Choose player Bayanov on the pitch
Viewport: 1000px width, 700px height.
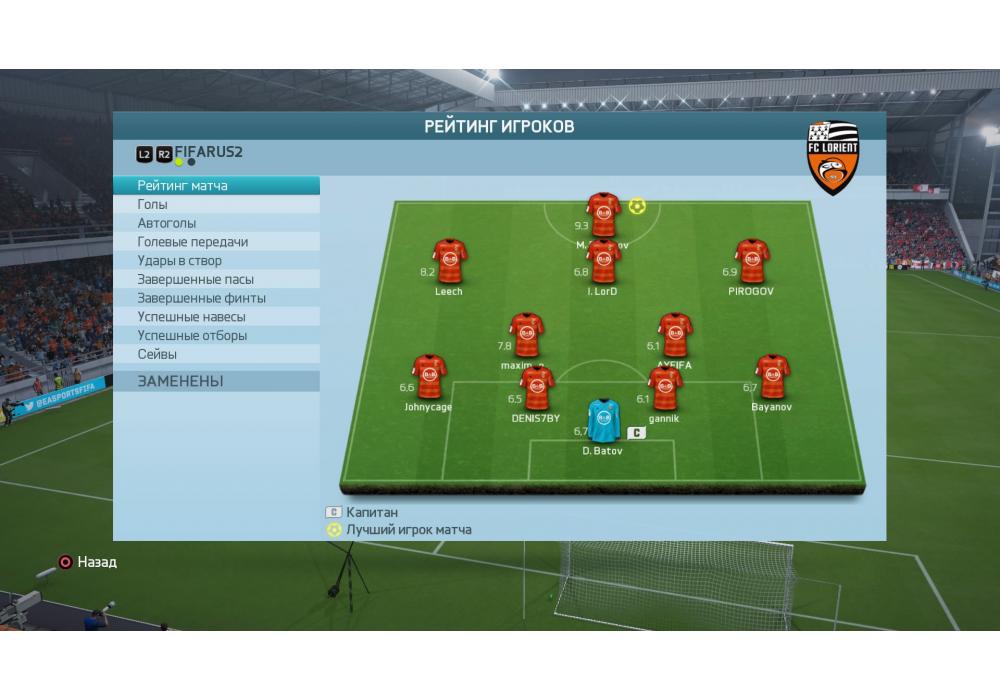point(772,377)
